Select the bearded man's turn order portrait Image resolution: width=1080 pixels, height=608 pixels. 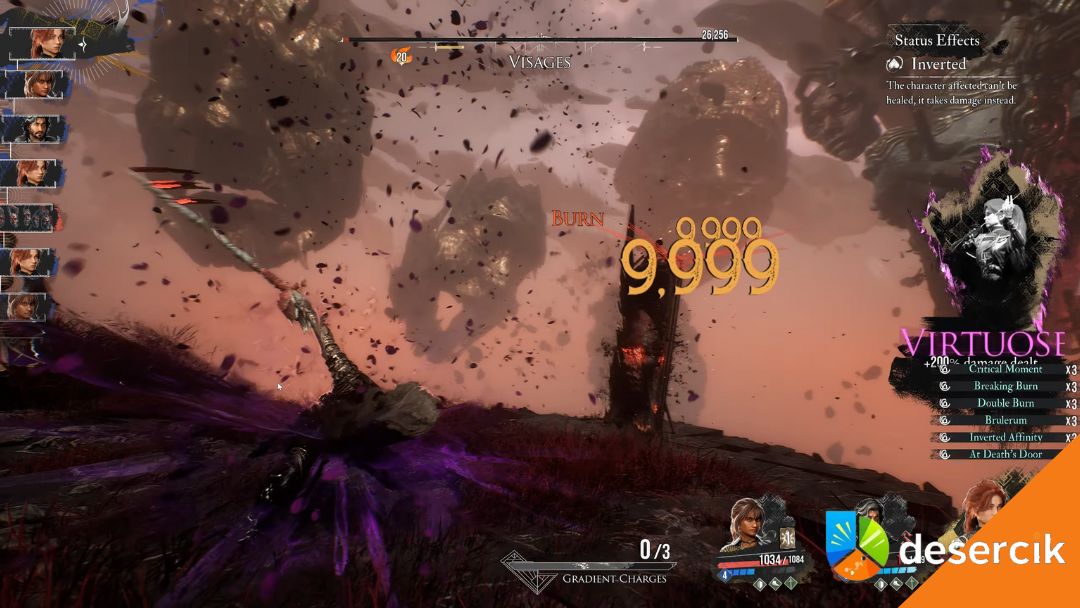[x=33, y=129]
